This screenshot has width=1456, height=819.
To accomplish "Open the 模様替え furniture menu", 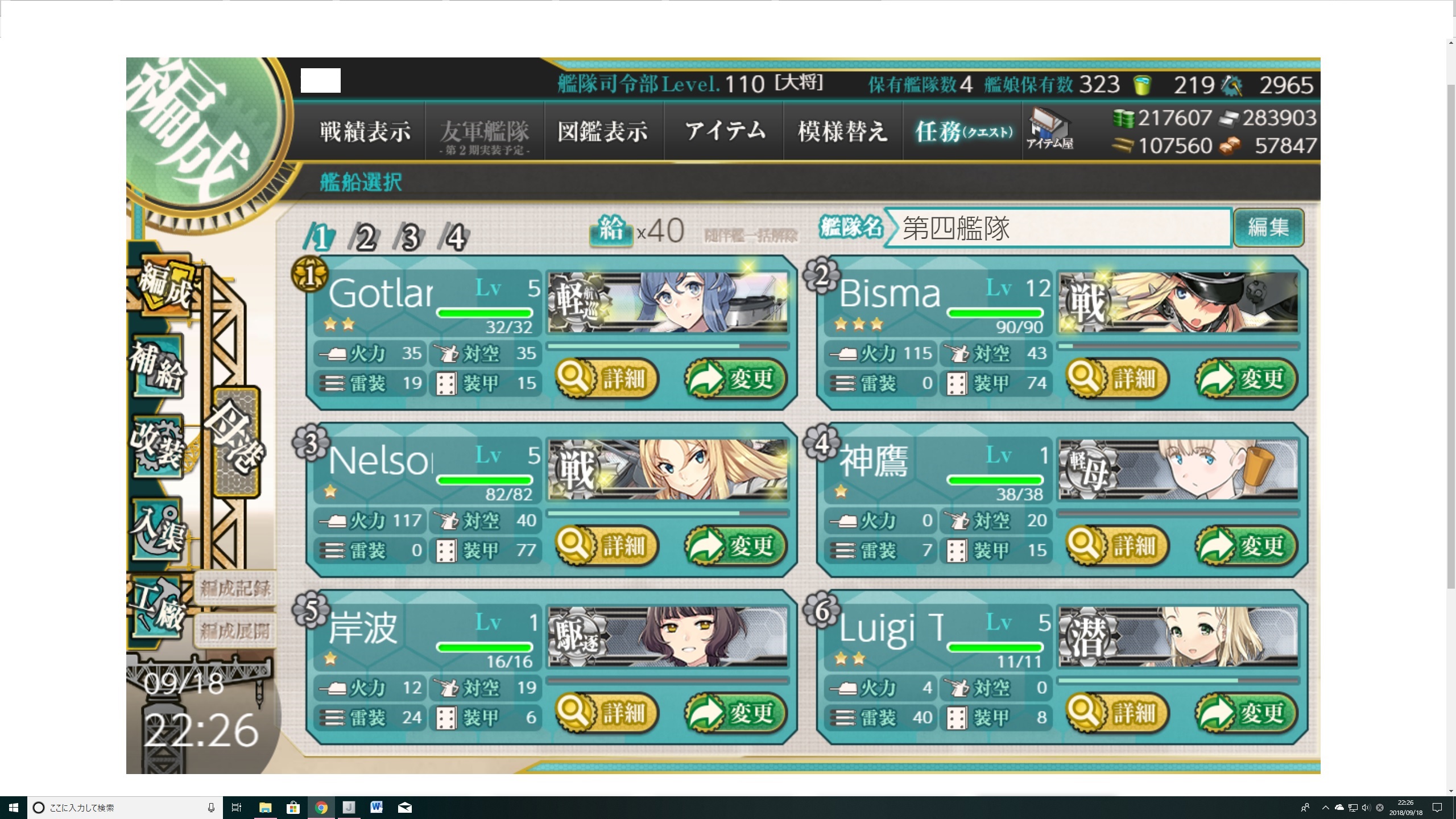I will tap(843, 132).
